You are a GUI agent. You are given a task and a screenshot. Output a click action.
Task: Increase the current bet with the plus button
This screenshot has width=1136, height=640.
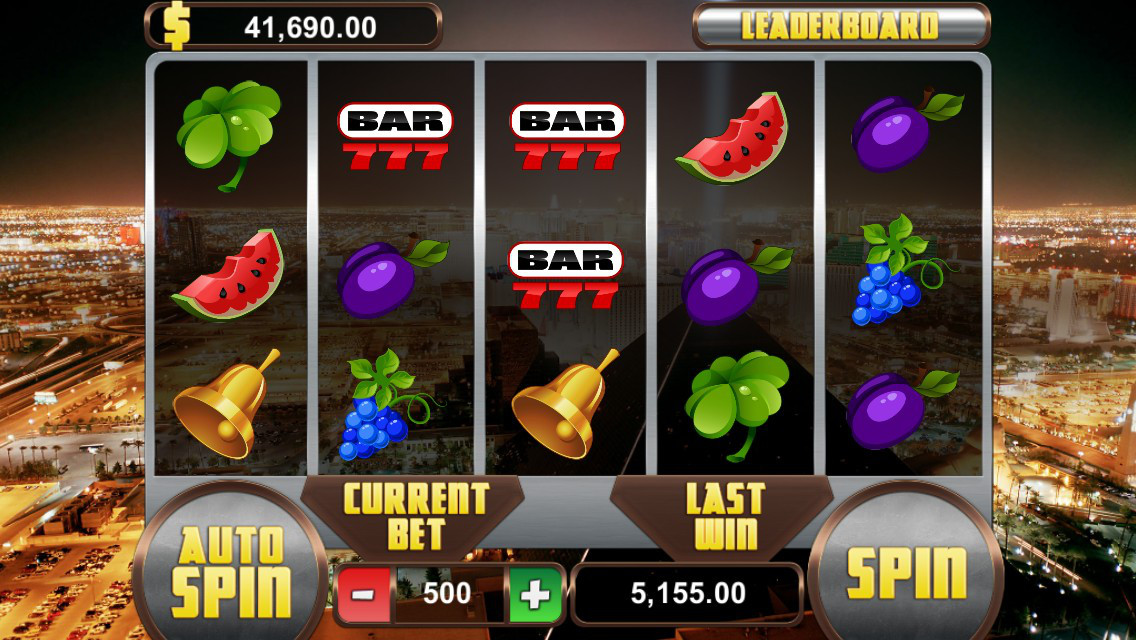coord(535,595)
